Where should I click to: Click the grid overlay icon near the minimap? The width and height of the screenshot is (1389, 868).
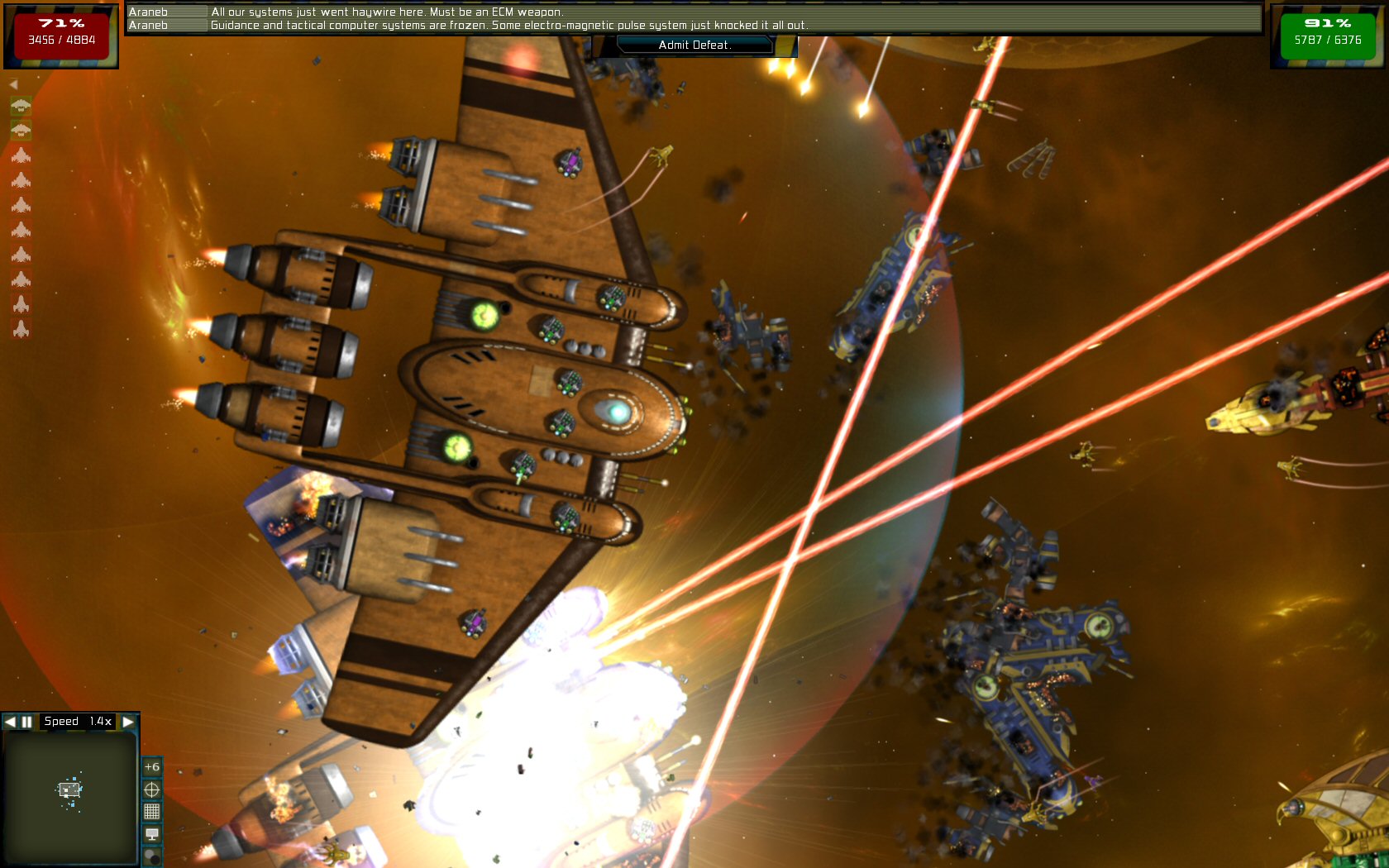(152, 813)
